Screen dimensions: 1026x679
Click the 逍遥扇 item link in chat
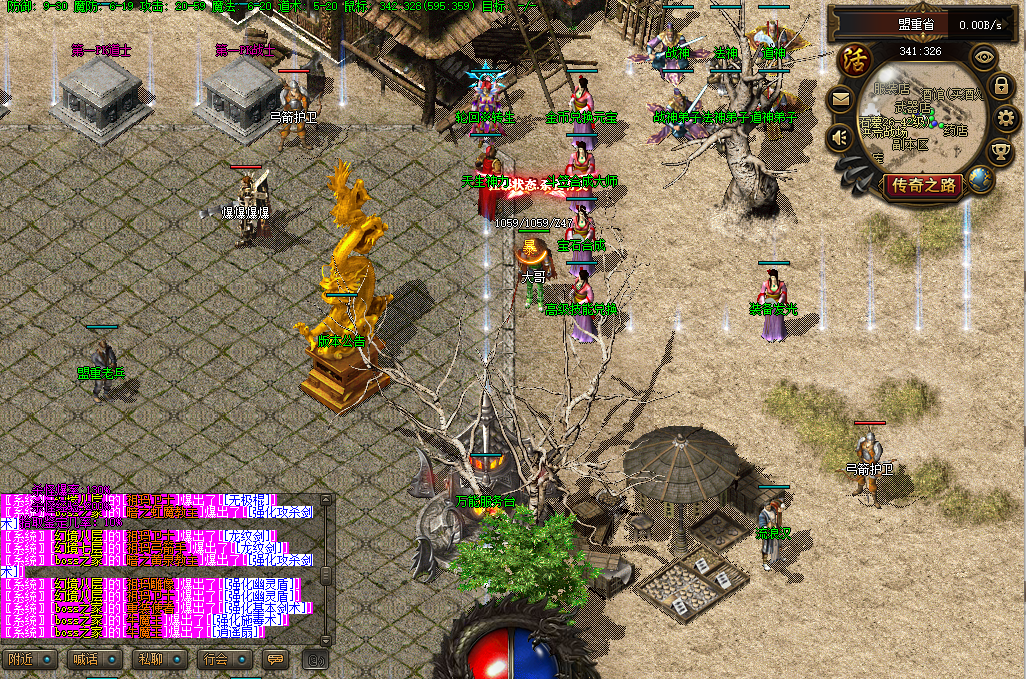click(x=238, y=632)
